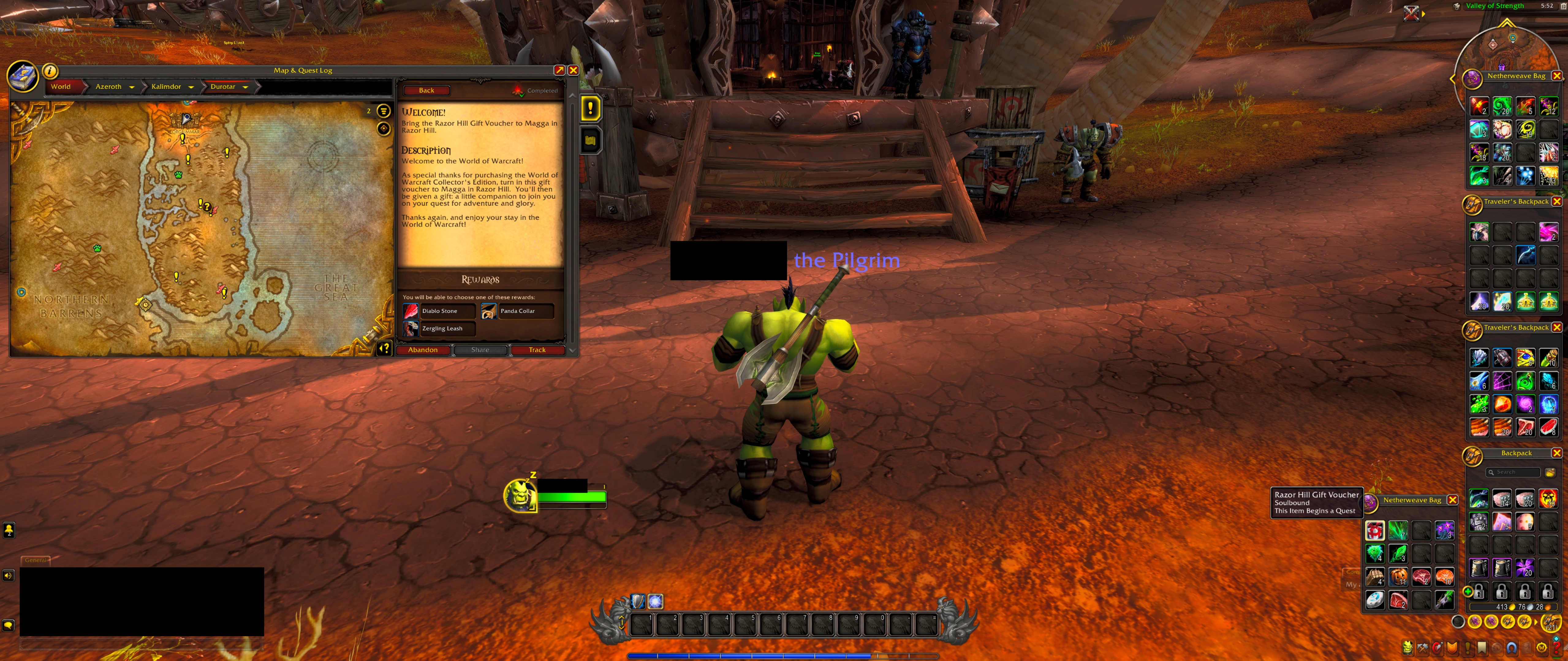Select the Razor Hill Gift Voucher present
The height and width of the screenshot is (661, 1568).
coord(1374,531)
